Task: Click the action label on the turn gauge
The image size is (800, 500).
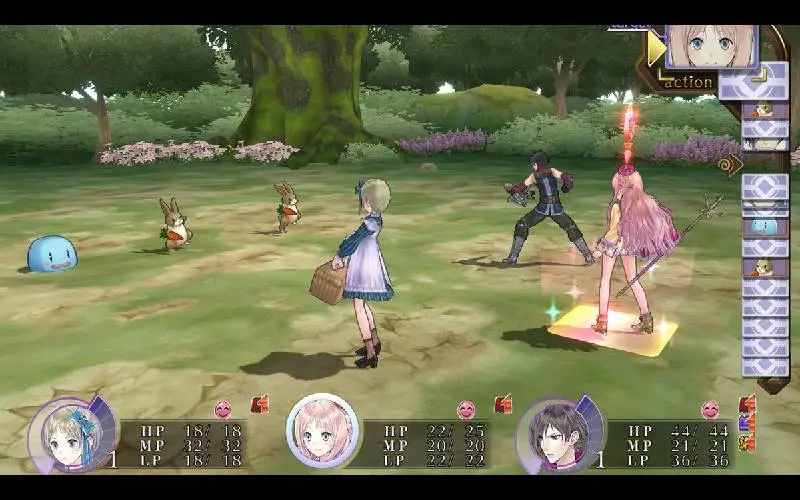Action: [x=689, y=82]
